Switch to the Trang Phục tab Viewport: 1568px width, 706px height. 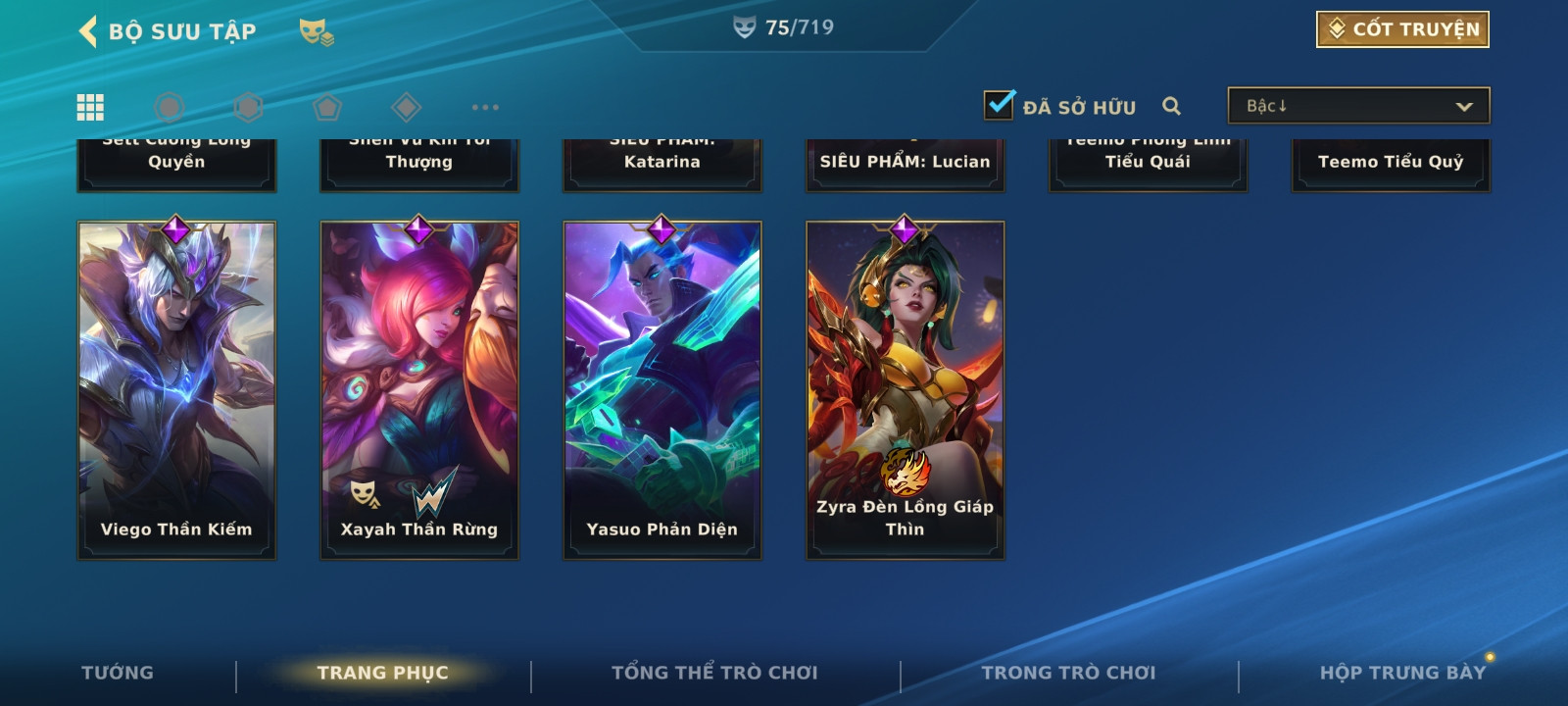coord(382,673)
